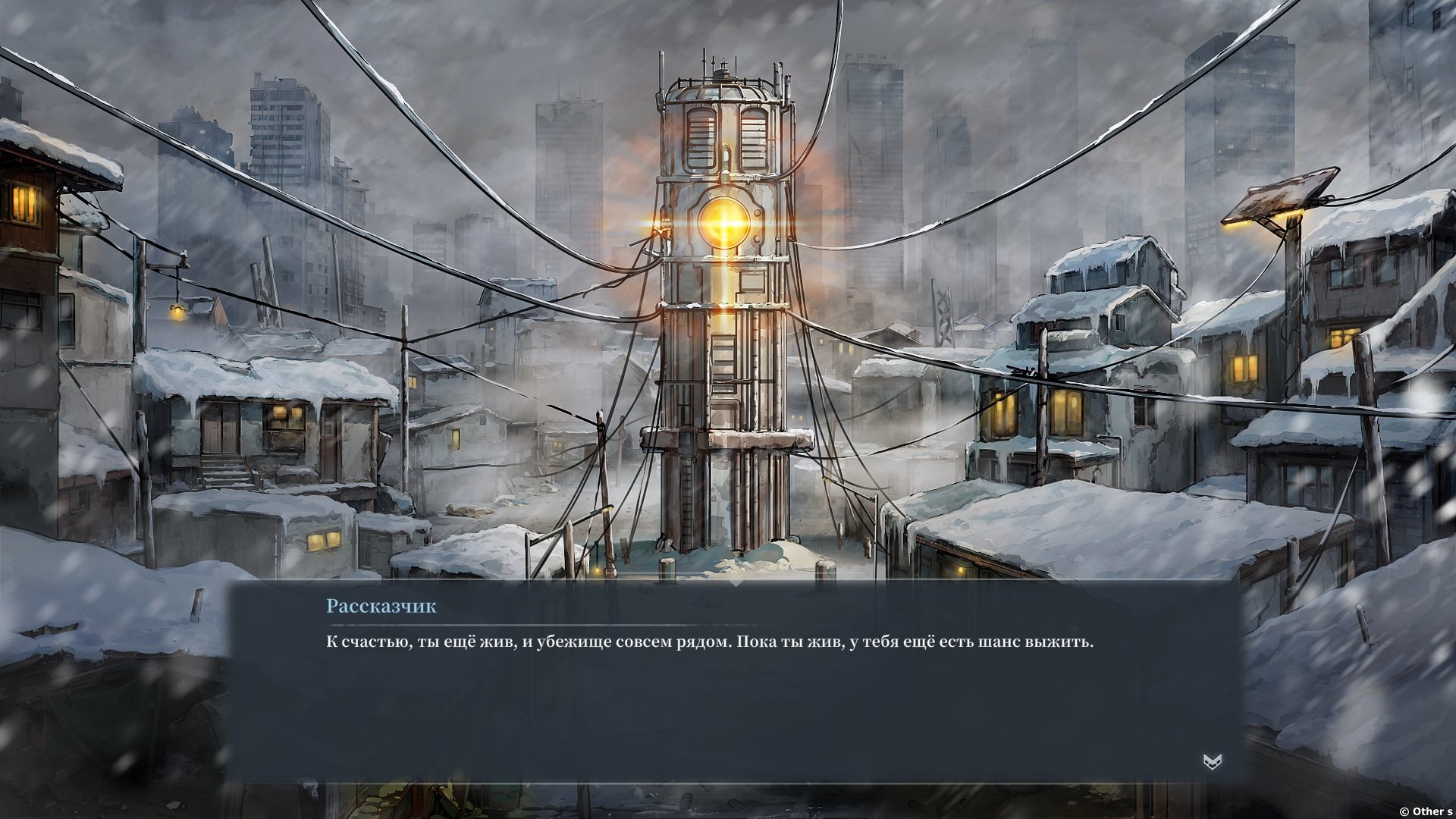
Task: Advance dialogue with the chevron arrow icon
Action: click(x=1212, y=762)
